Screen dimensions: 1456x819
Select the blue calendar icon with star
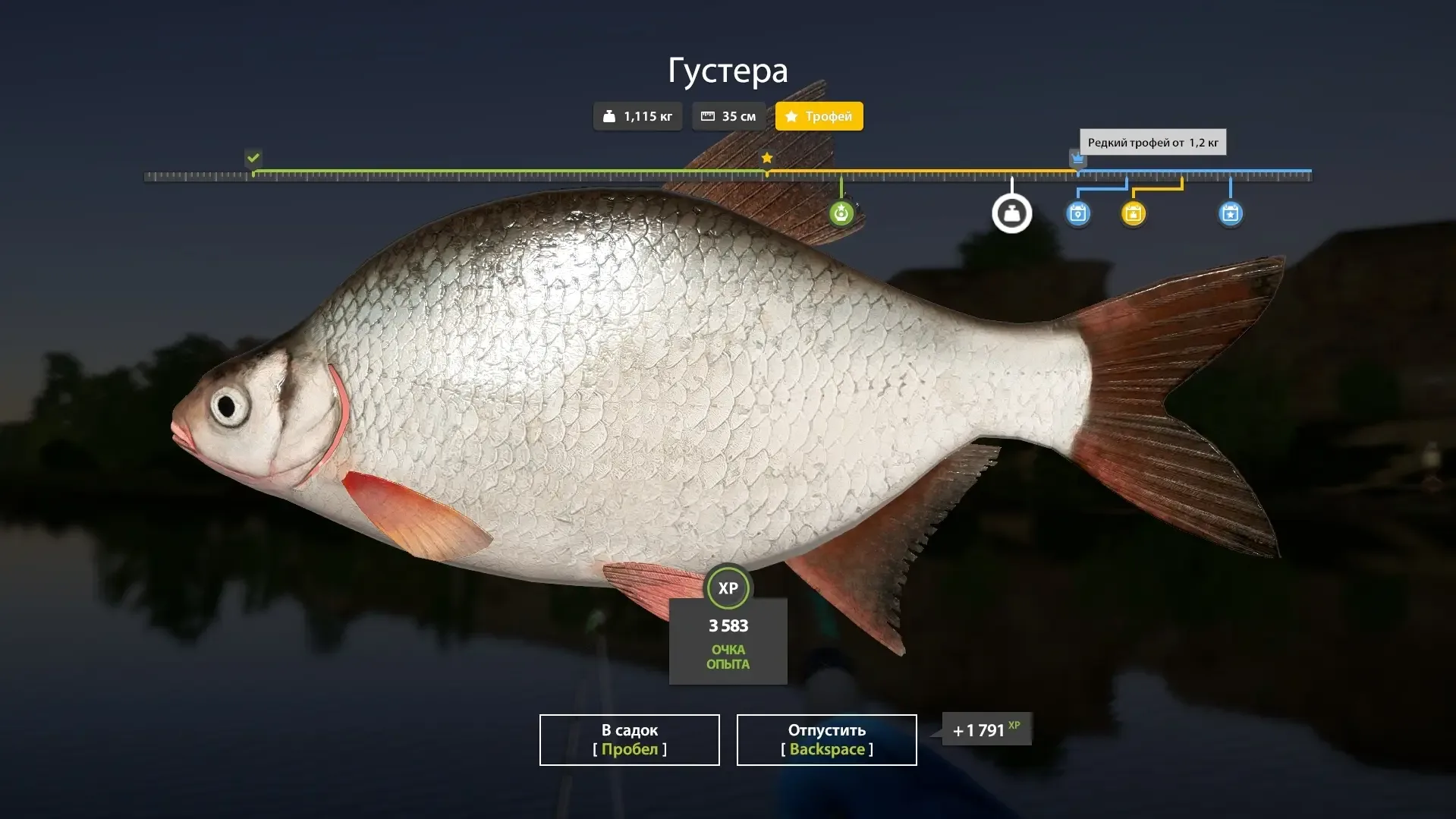pyautogui.click(x=1230, y=214)
